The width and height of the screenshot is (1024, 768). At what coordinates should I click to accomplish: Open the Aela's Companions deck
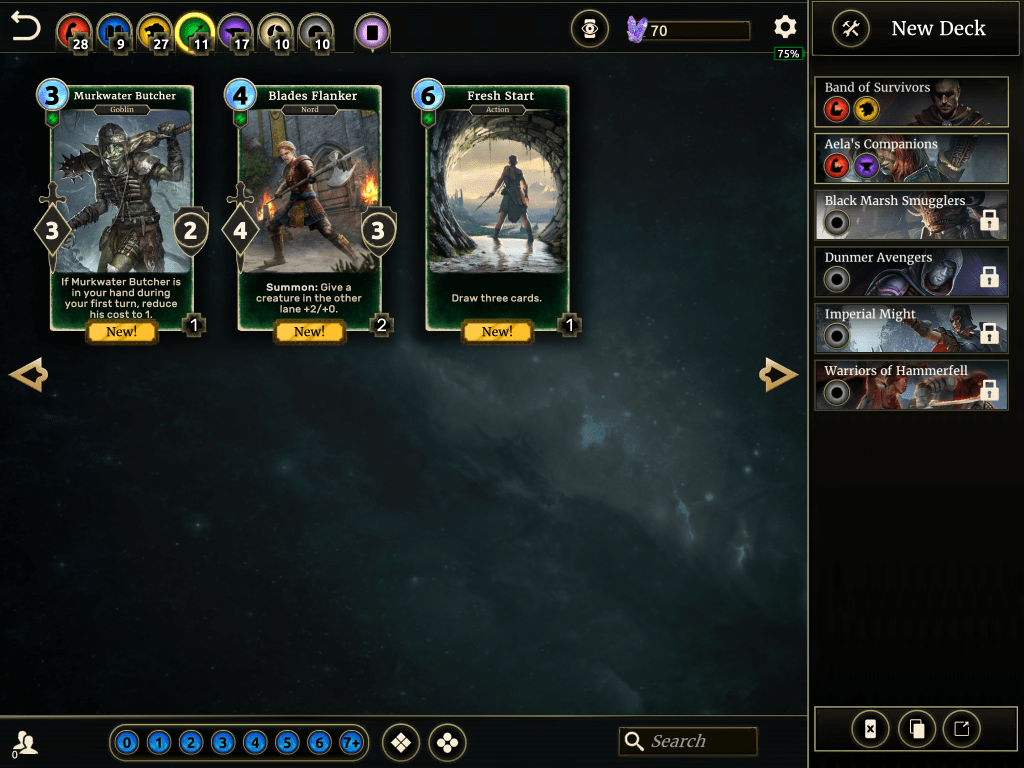(911, 157)
